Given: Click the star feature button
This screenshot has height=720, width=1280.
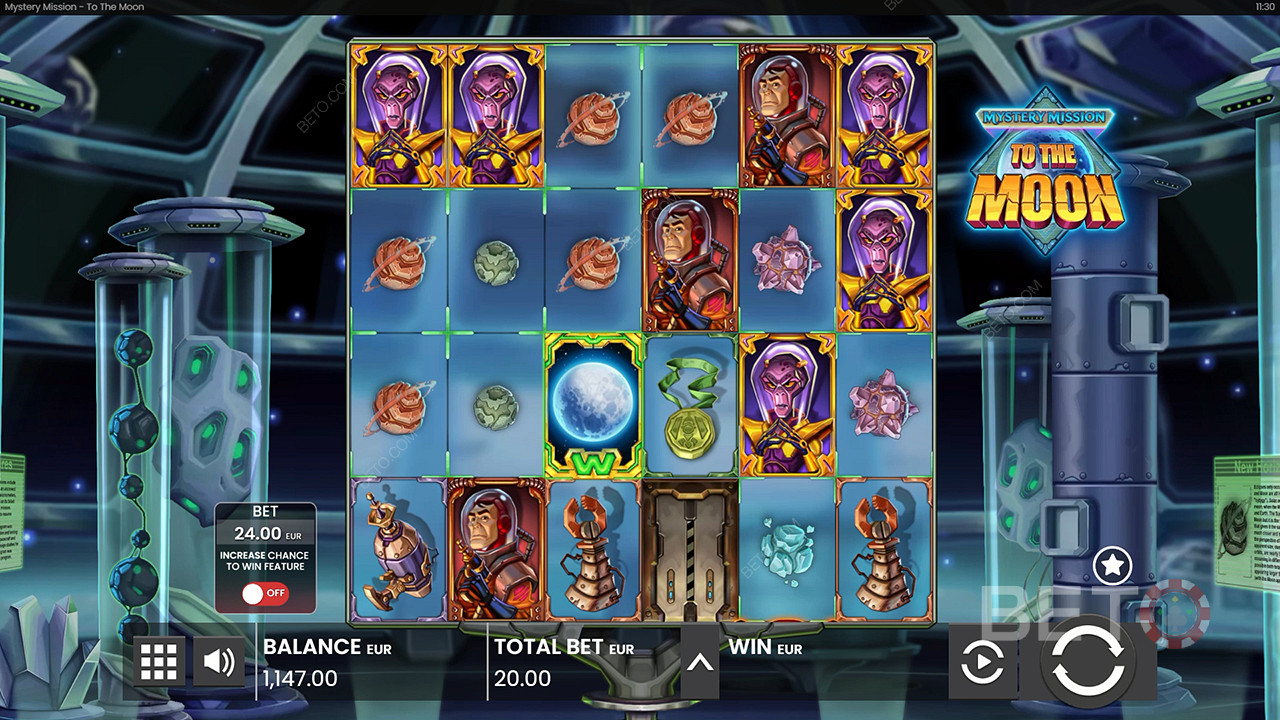Looking at the screenshot, I should pos(1112,566).
